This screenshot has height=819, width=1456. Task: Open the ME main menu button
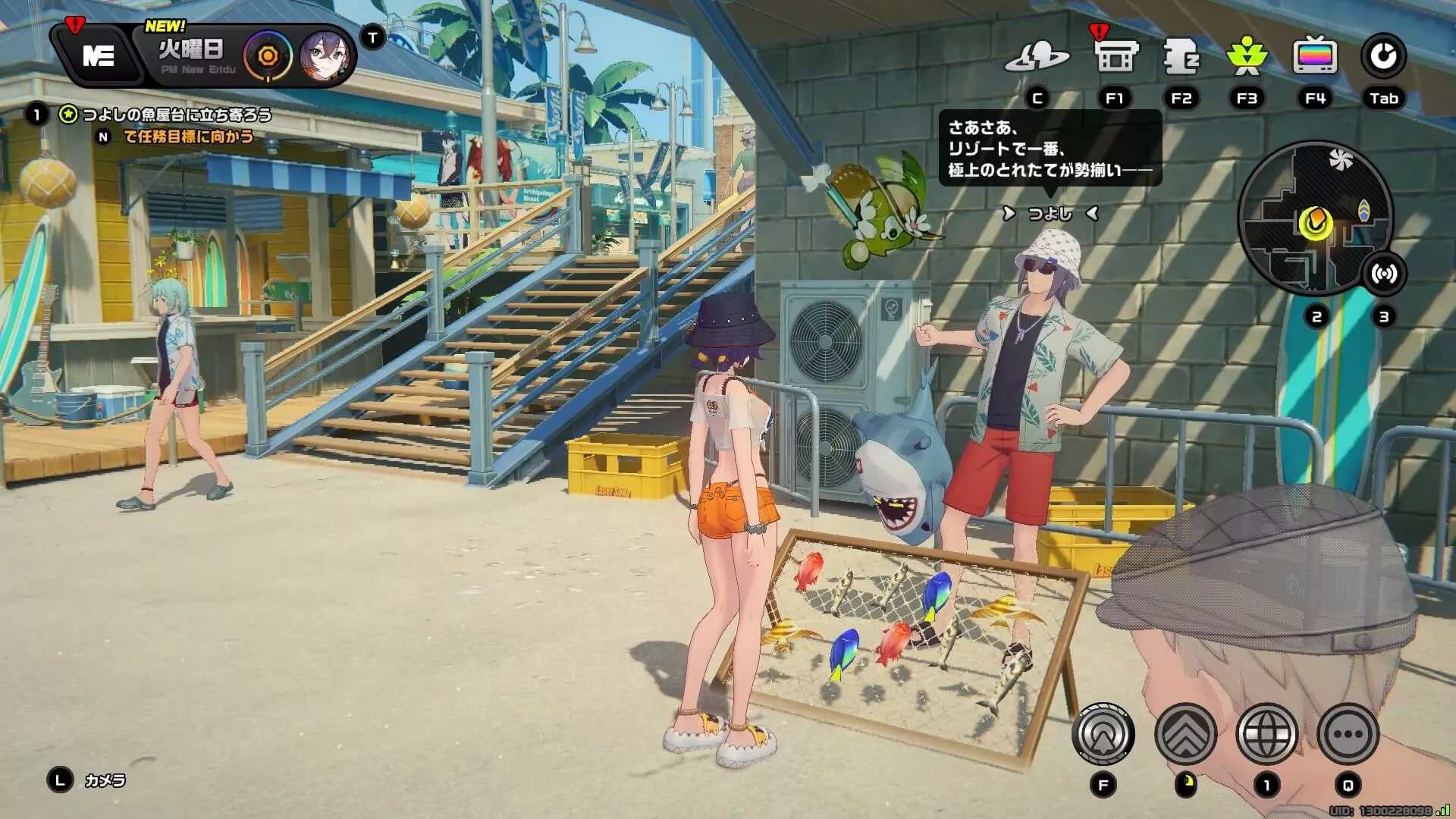pyautogui.click(x=99, y=56)
